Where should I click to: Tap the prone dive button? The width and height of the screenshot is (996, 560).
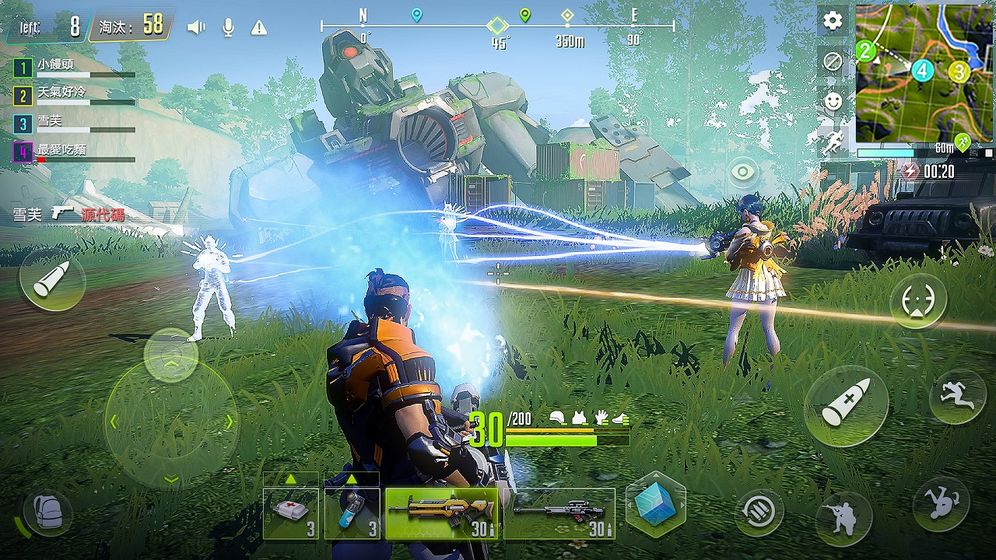coord(940,503)
